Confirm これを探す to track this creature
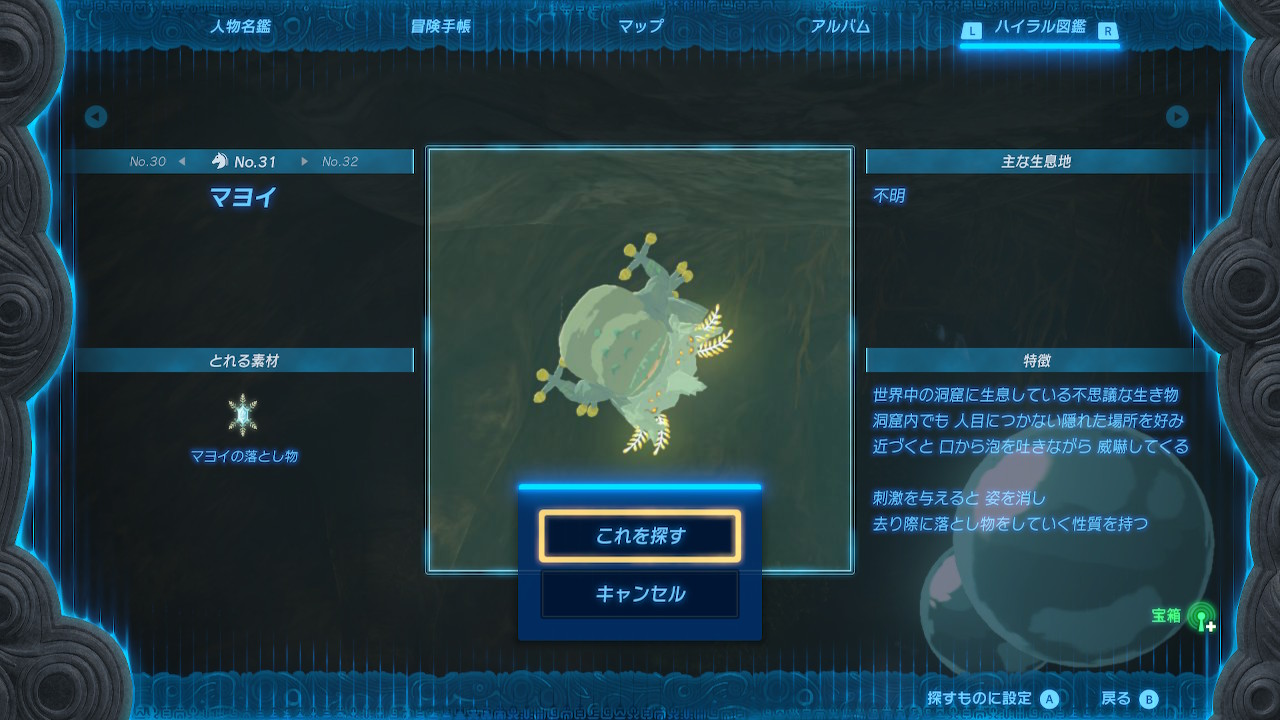The image size is (1280, 720). (x=639, y=535)
